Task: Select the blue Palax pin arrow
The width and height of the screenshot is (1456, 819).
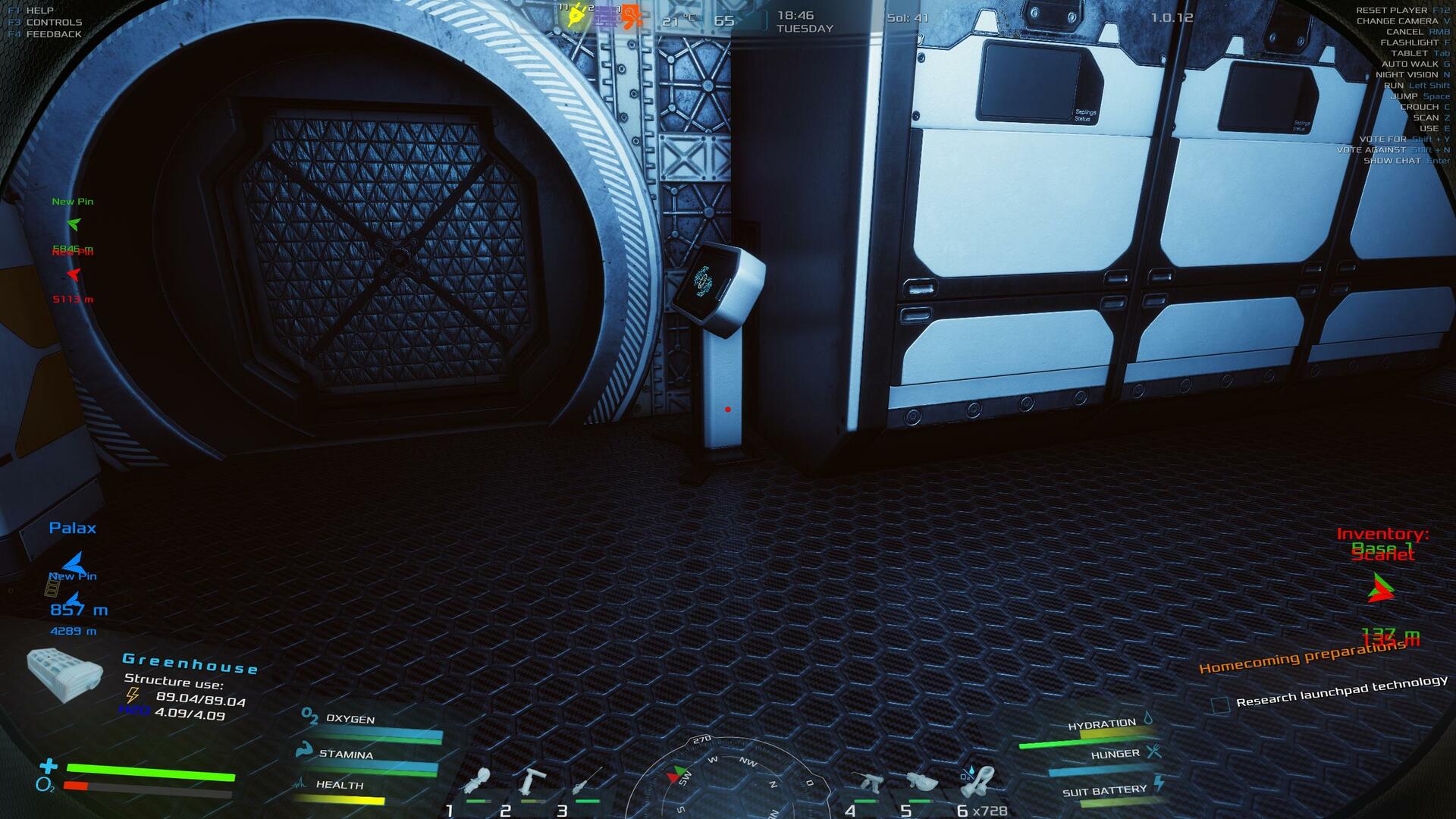Action: point(73,562)
